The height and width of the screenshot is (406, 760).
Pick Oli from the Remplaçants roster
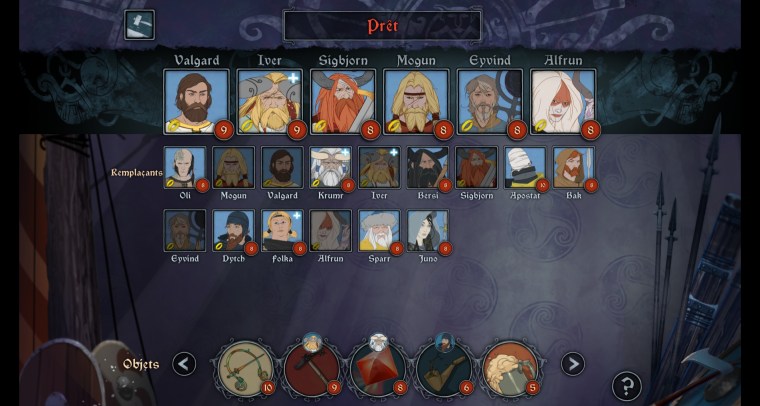185,168
